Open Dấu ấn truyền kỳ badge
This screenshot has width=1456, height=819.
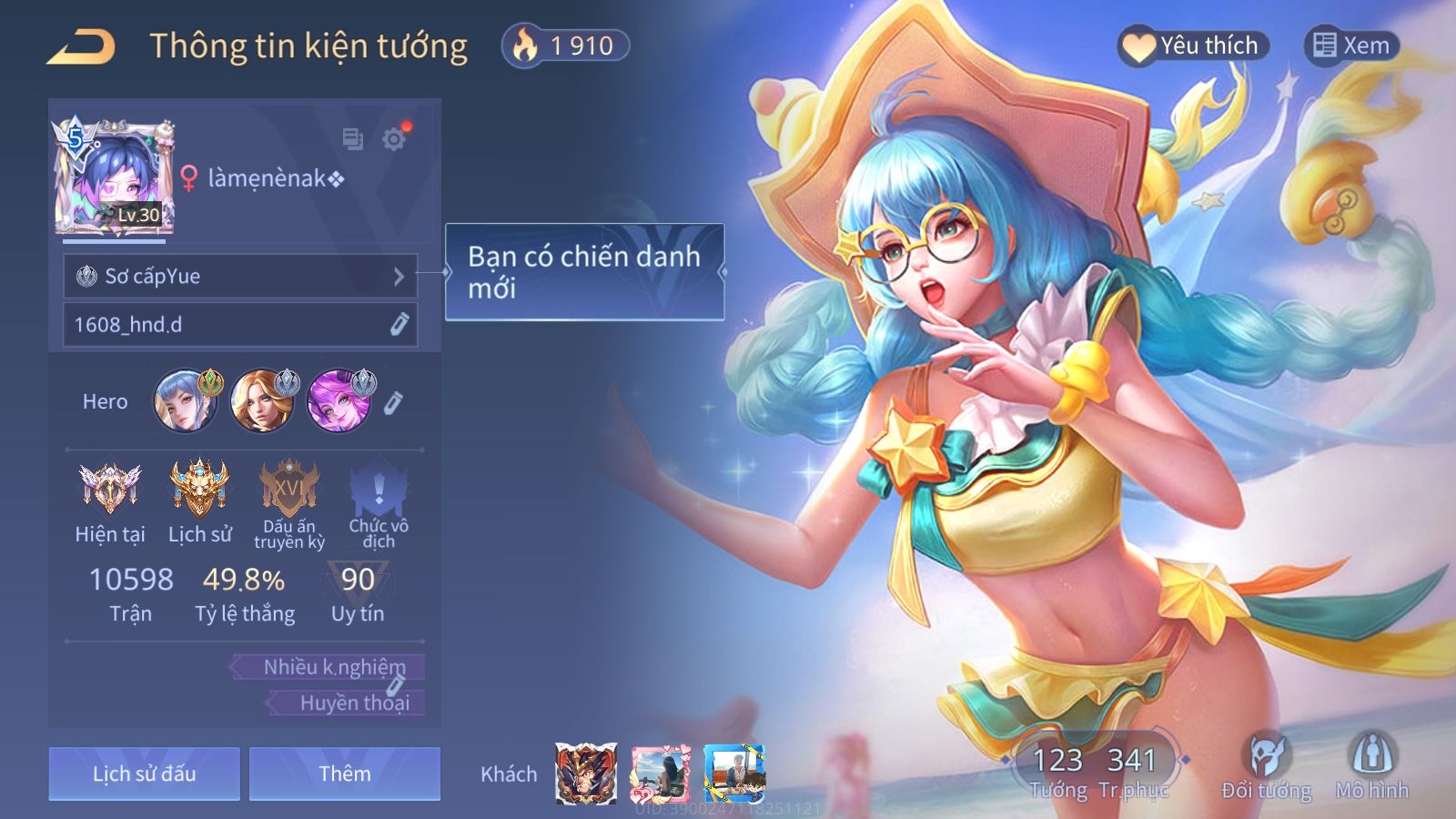(x=289, y=488)
